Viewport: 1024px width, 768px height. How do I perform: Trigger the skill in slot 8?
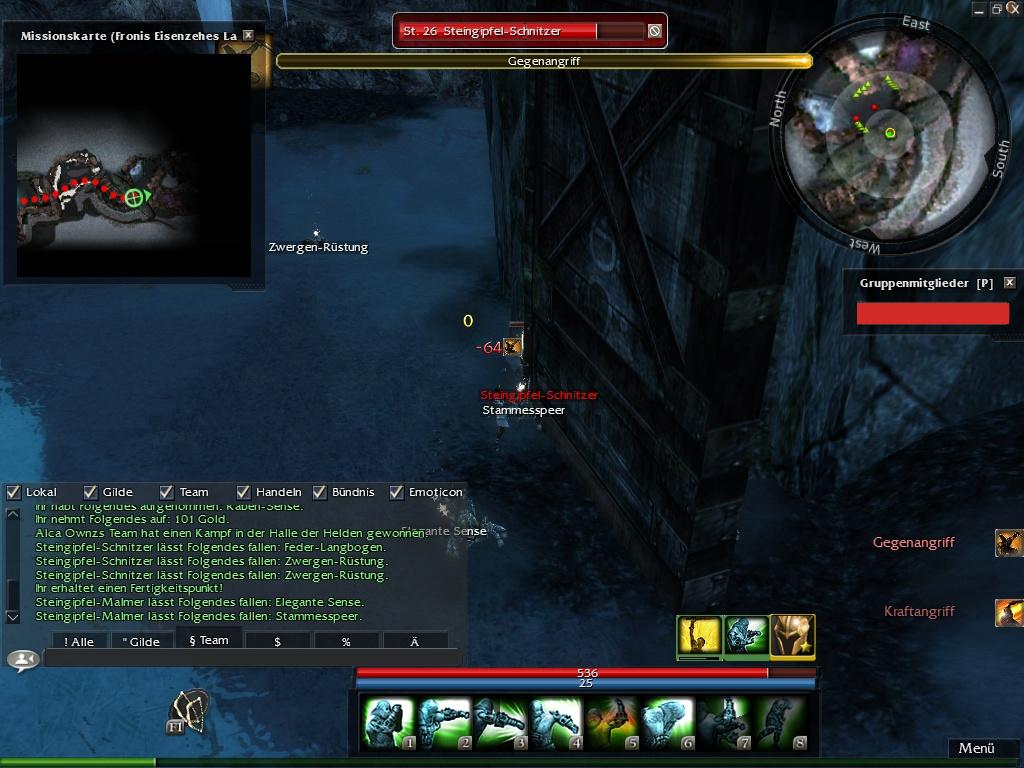tap(780, 724)
